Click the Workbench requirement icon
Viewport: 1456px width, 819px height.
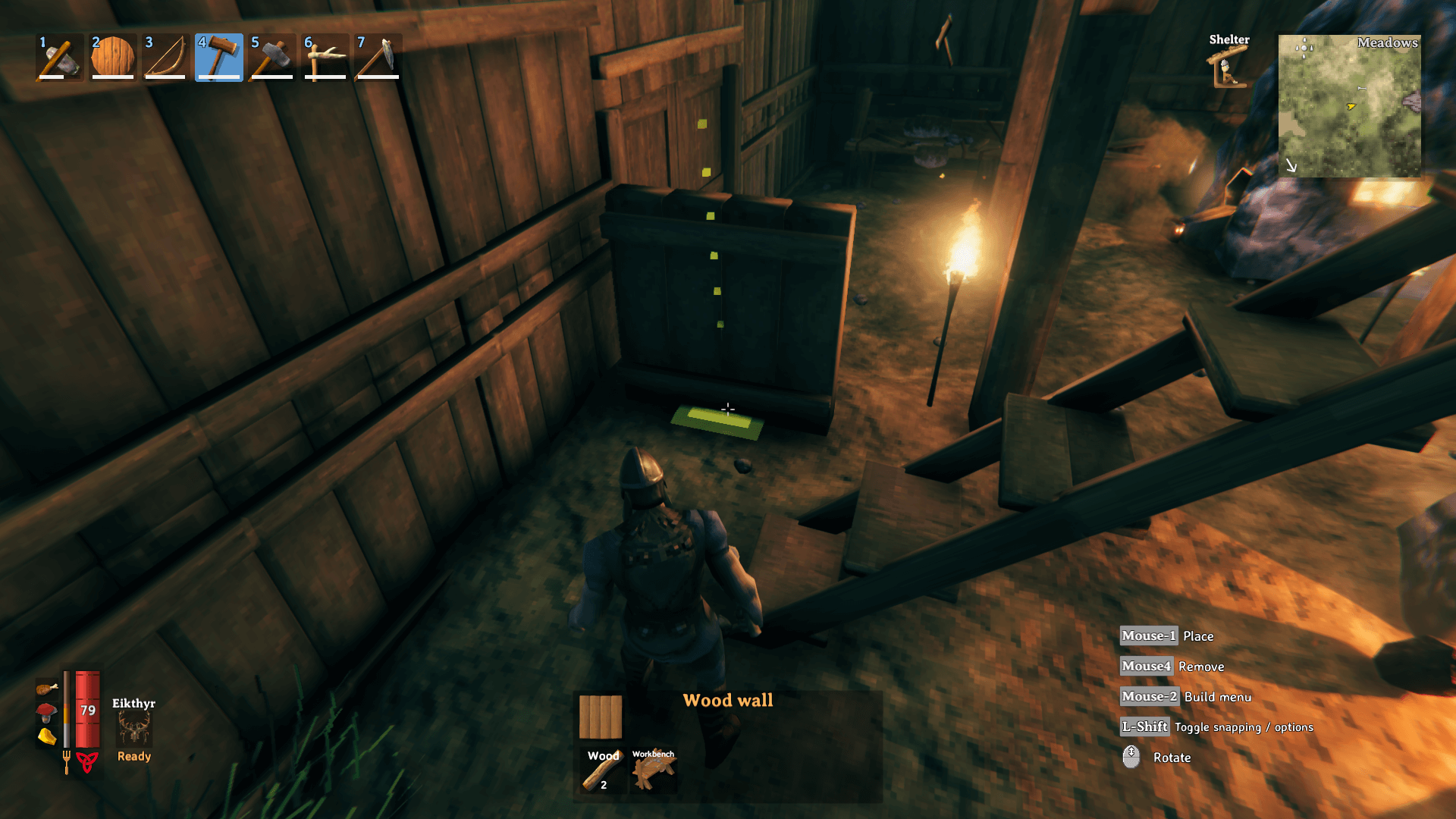click(653, 771)
